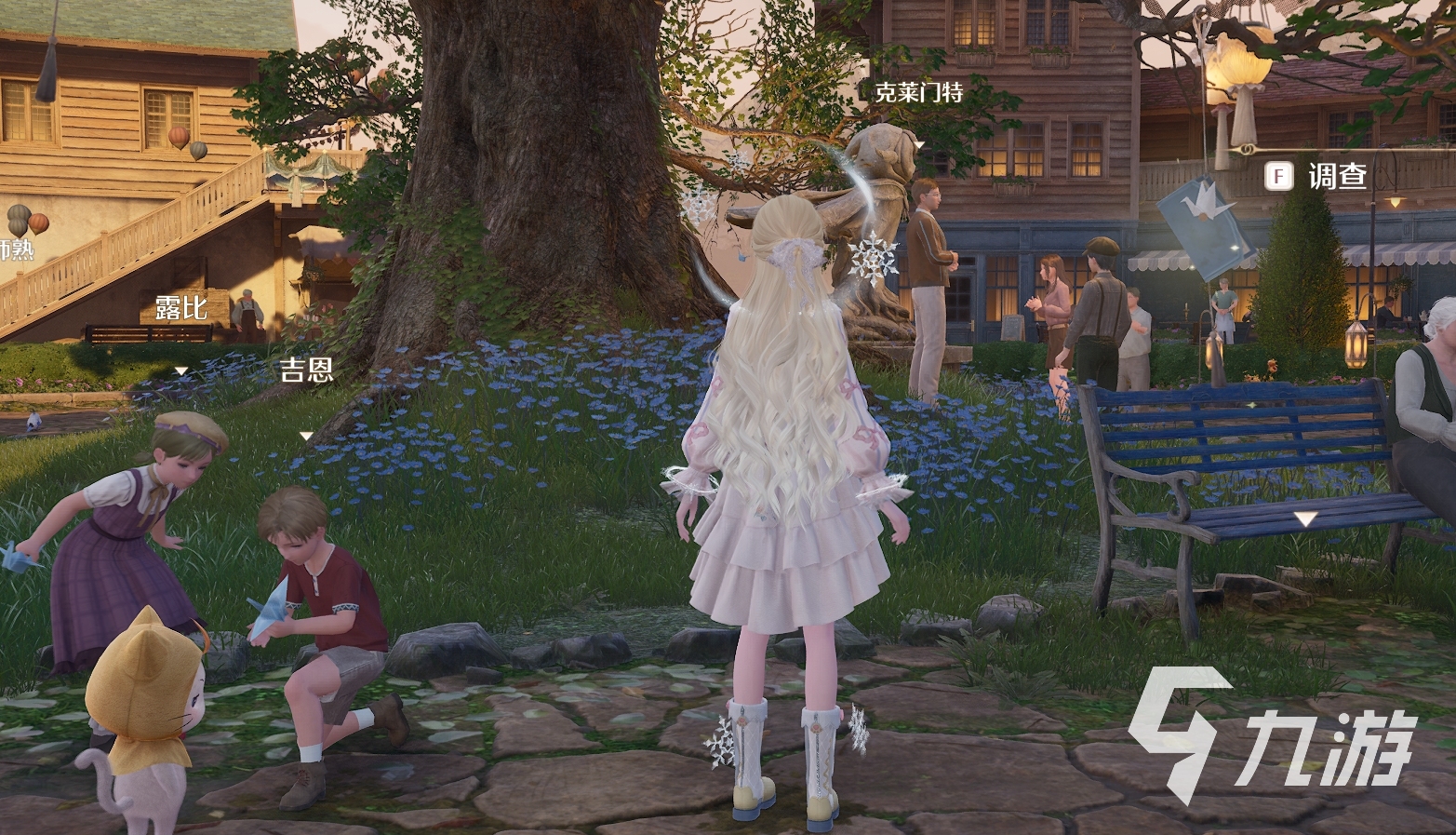Select the 调查 investigate interaction option

click(1319, 176)
